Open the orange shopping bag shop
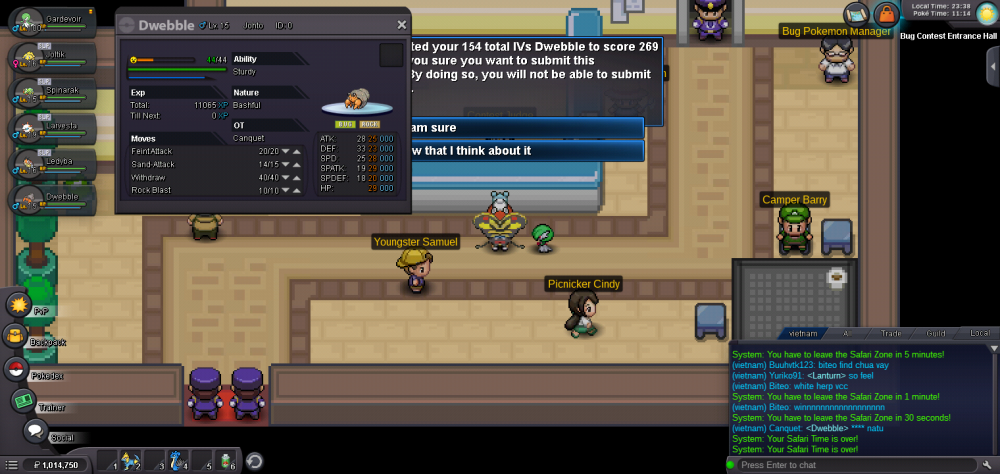 point(885,14)
